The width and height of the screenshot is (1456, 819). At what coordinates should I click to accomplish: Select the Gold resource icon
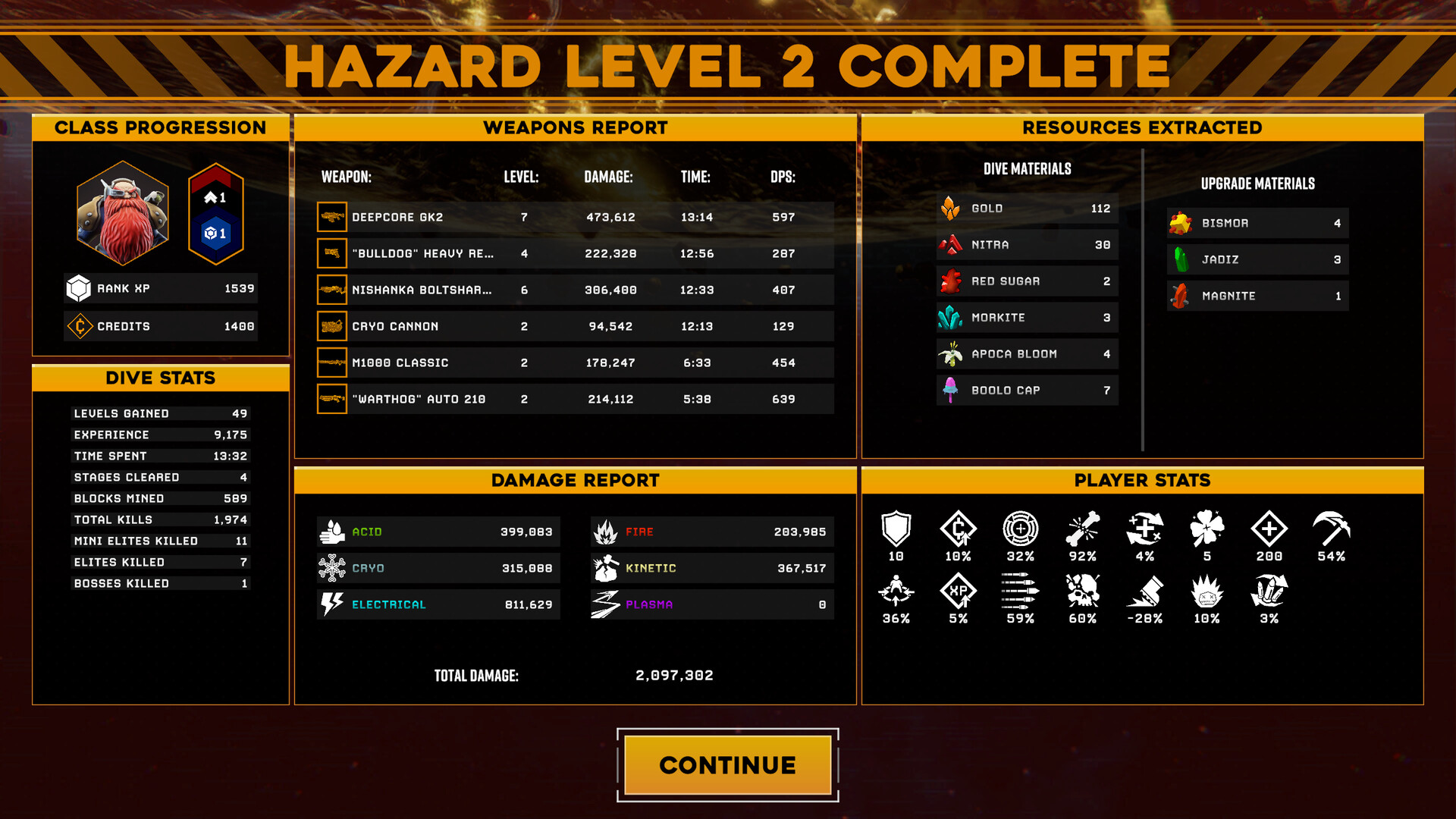tap(952, 209)
